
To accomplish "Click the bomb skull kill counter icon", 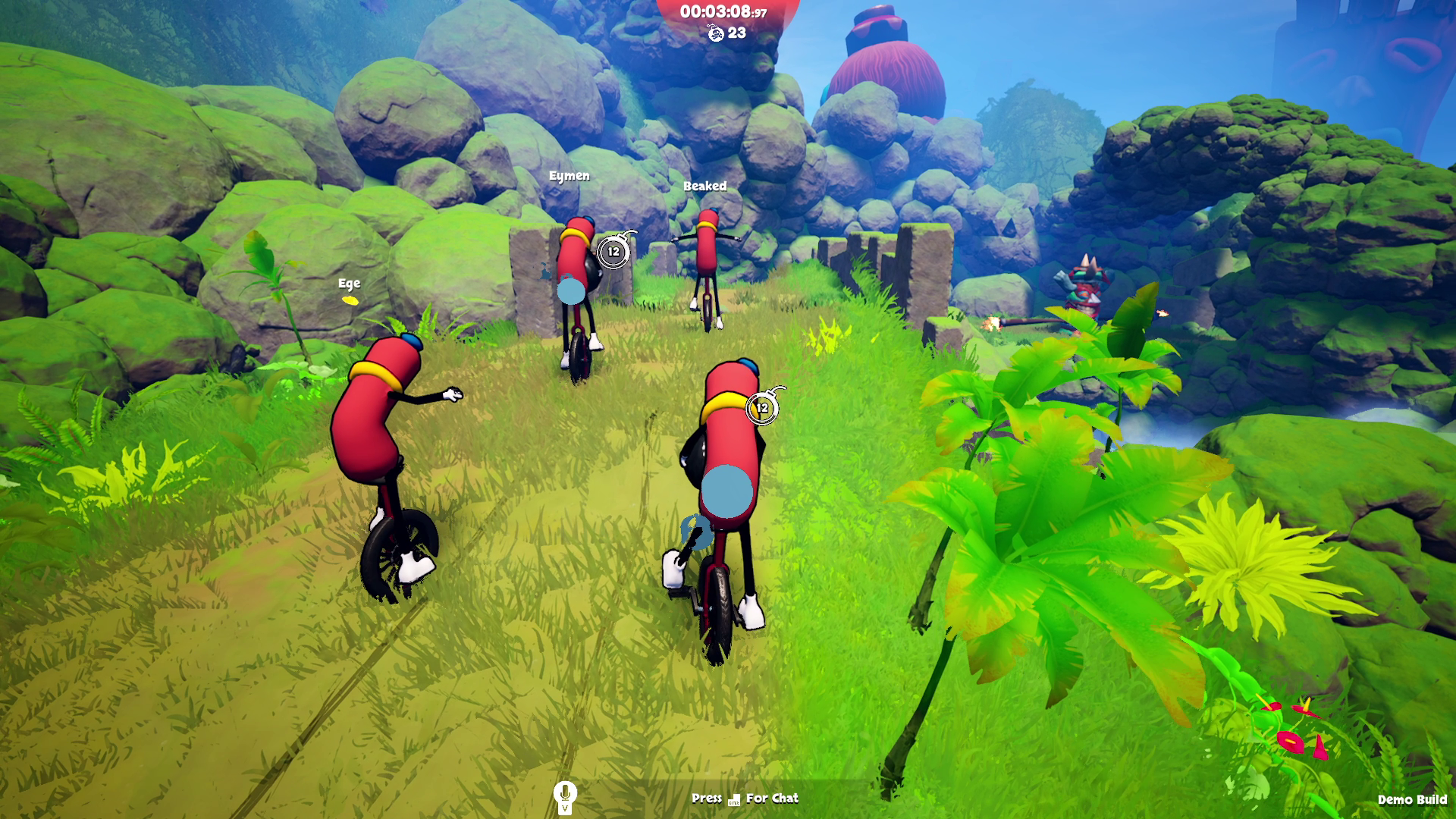I will (717, 33).
